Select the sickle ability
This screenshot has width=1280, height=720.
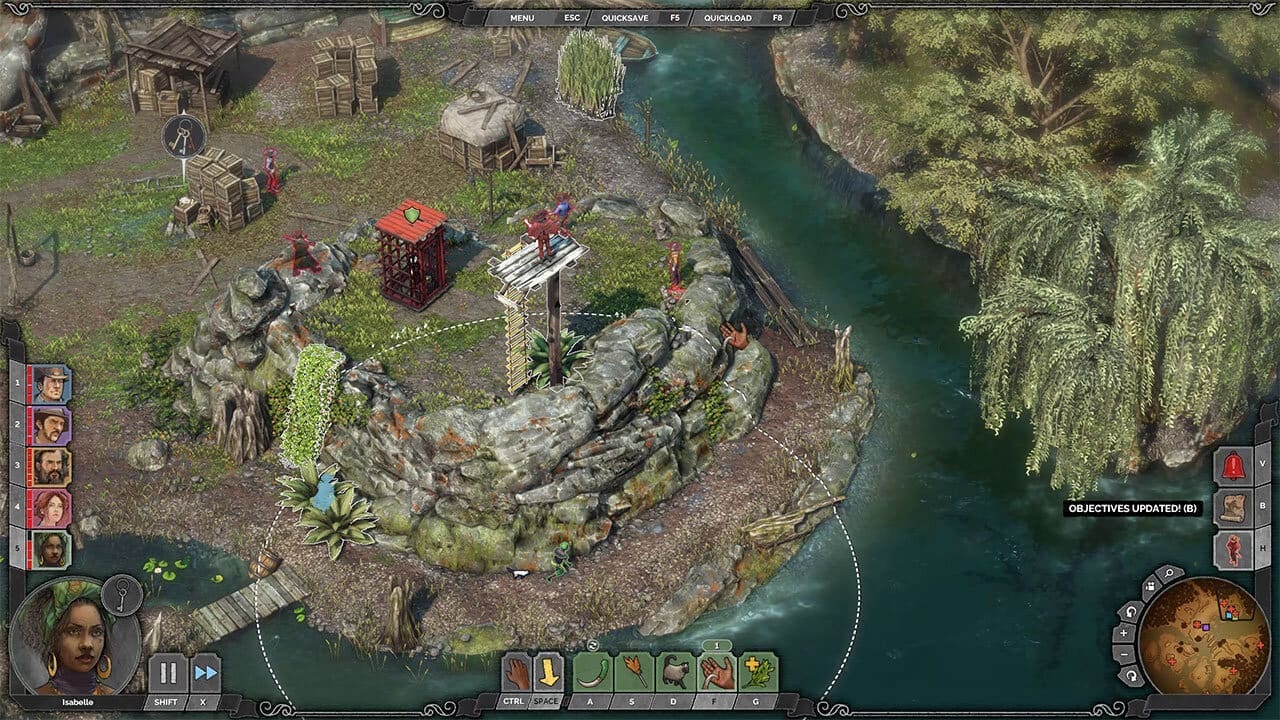pos(593,672)
